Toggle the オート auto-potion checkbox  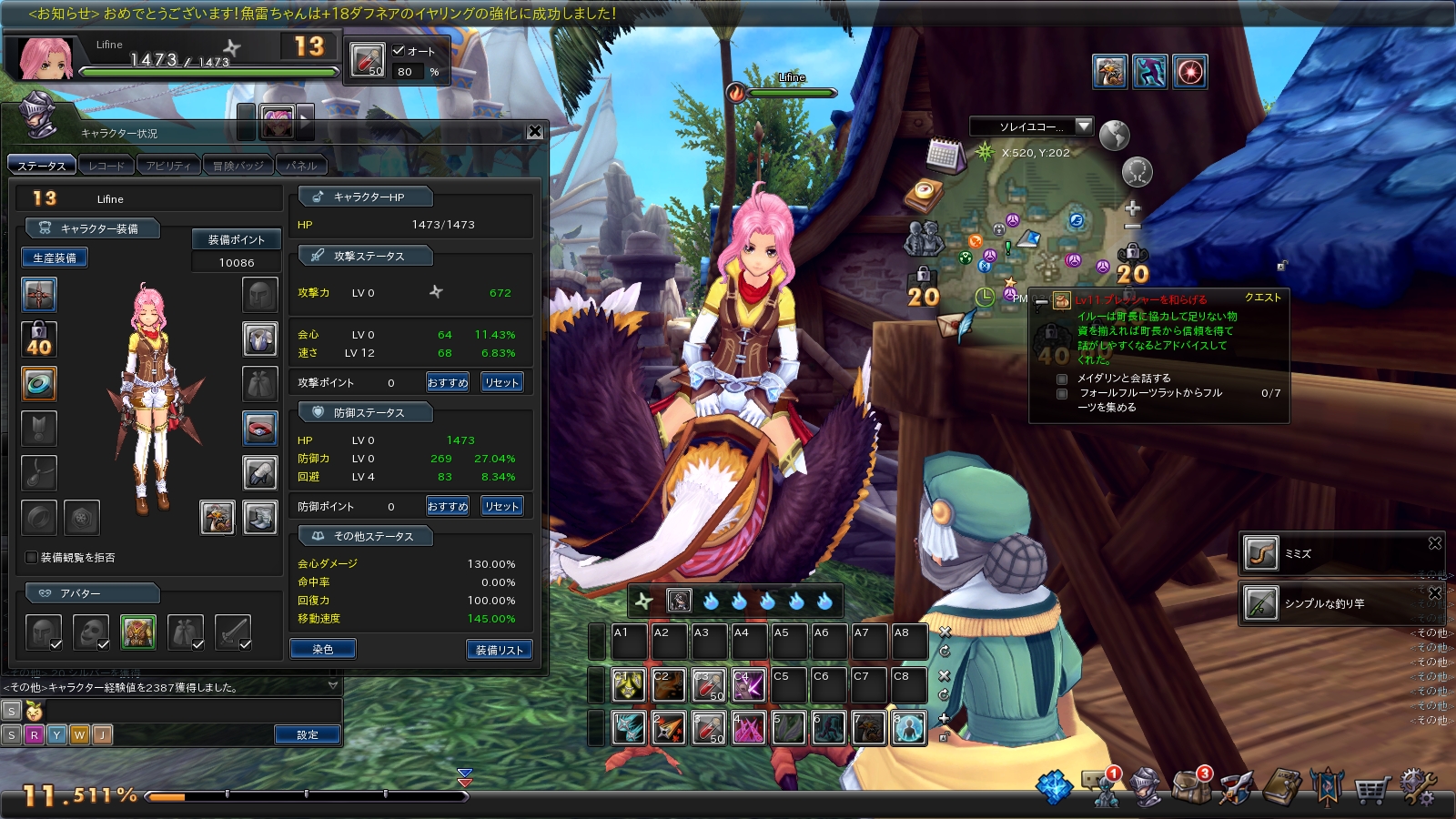click(399, 51)
